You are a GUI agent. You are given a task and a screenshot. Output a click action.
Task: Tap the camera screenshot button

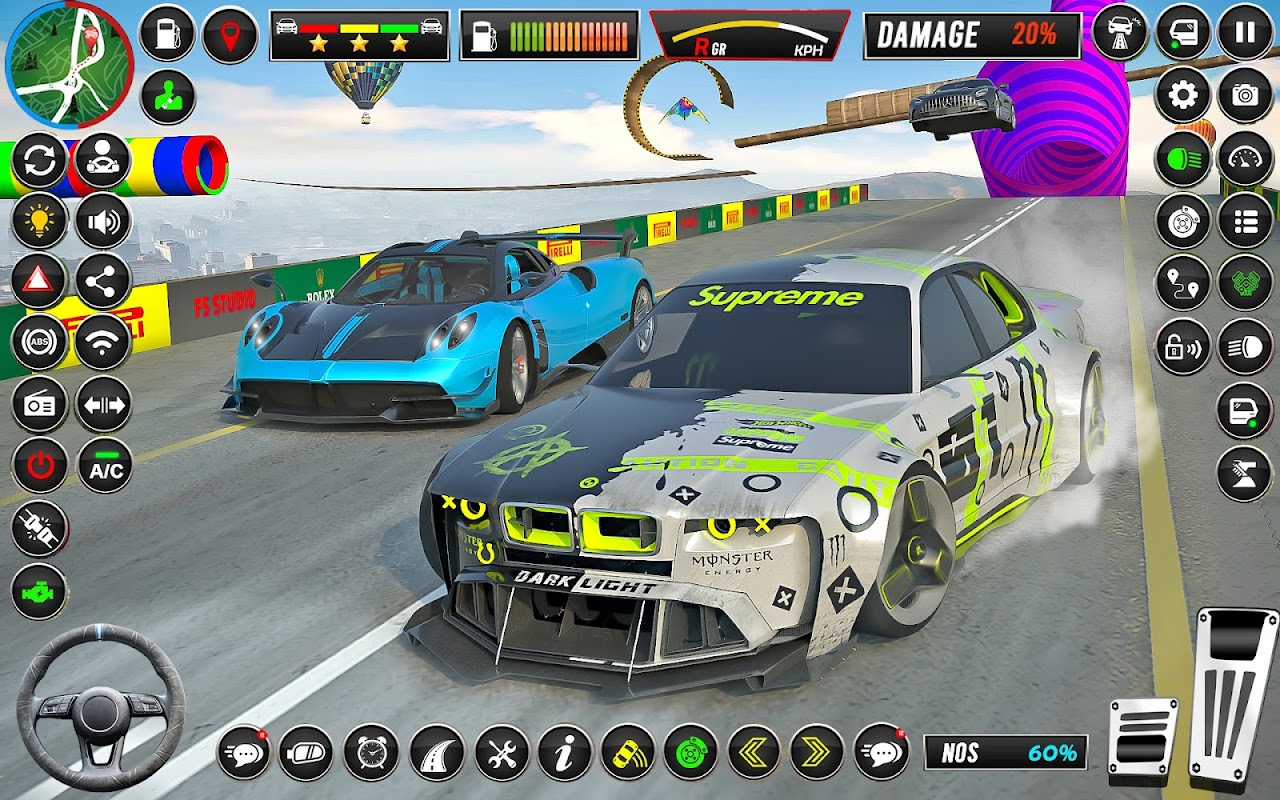coord(1245,96)
